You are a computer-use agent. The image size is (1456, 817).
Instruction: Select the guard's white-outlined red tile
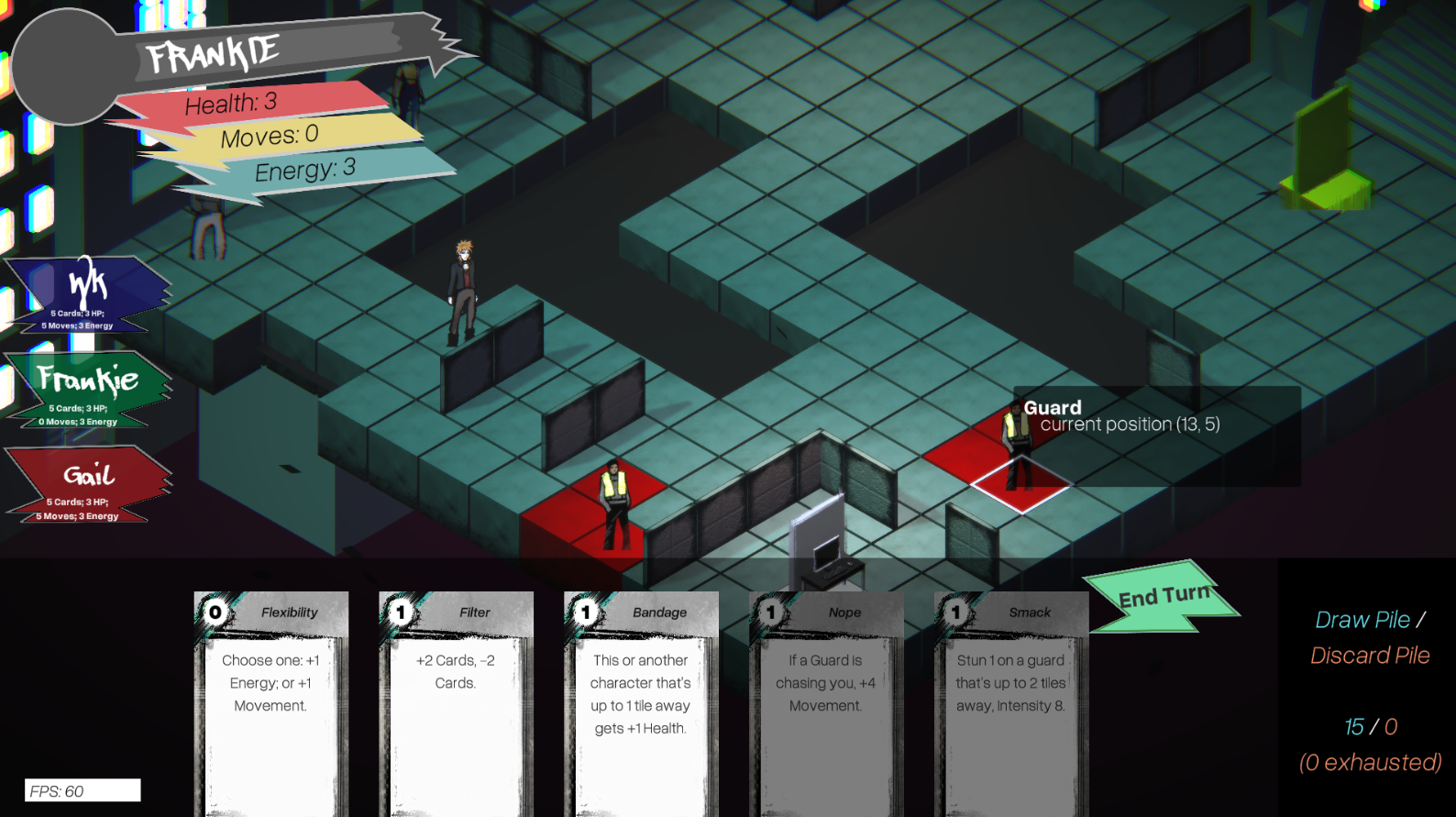(1020, 484)
